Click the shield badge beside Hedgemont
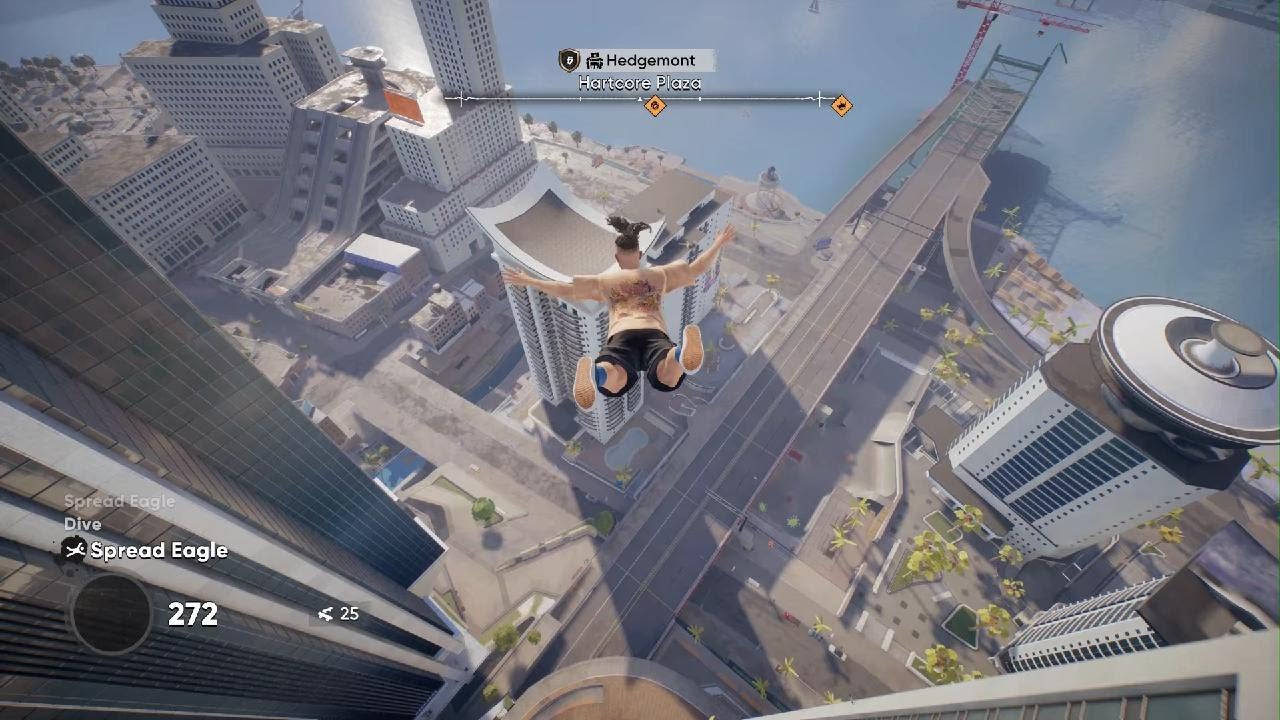1280x720 pixels. (x=569, y=61)
